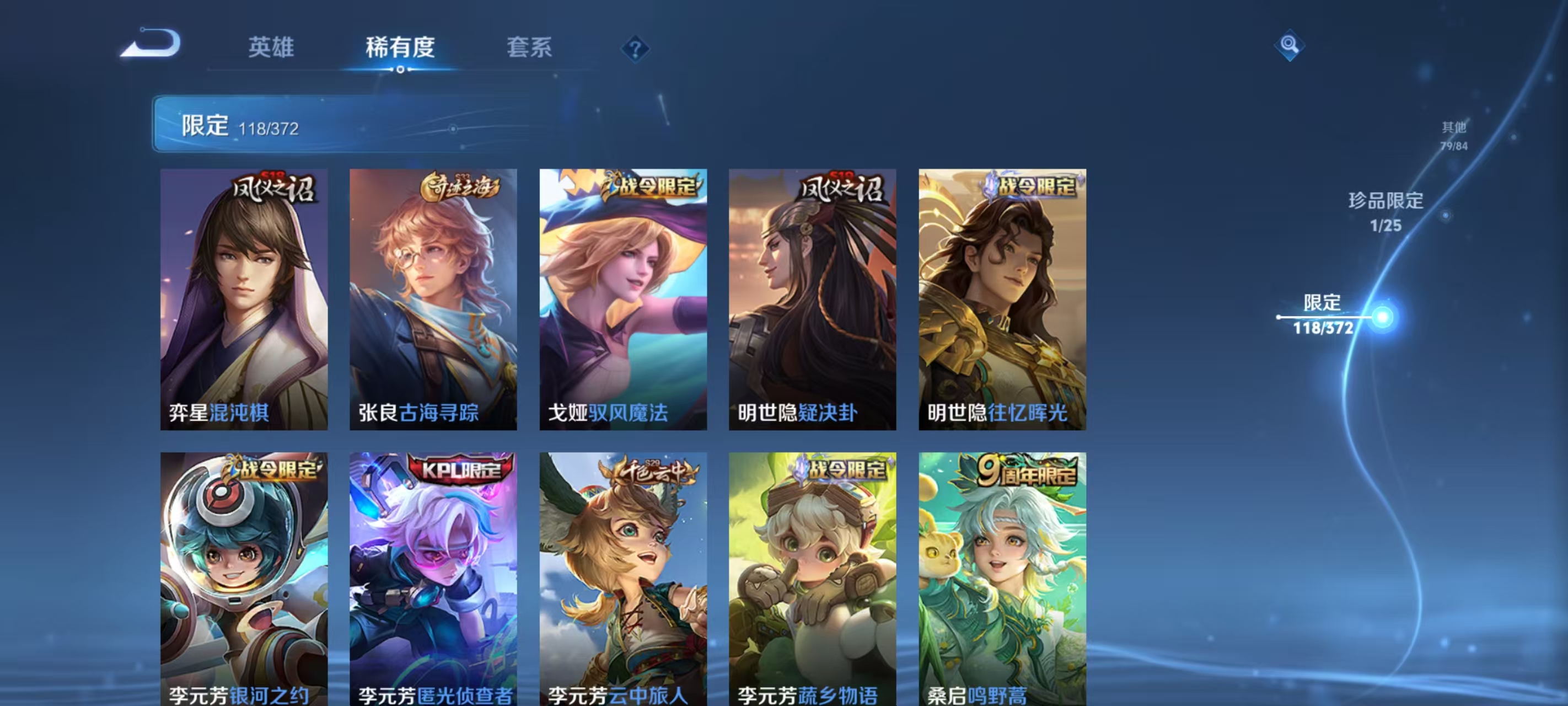Switch to the 英雄 tab
The height and width of the screenshot is (706, 1568).
pyautogui.click(x=270, y=49)
